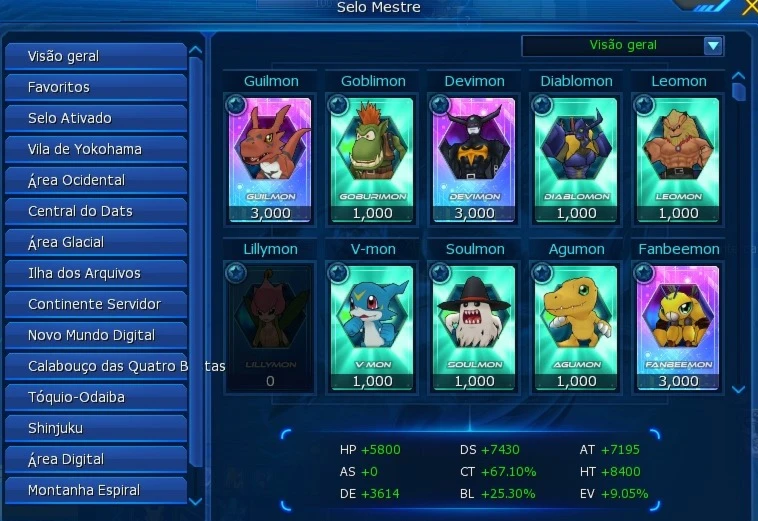Select the Diablomon seal card
Viewport: 758px width, 521px height.
577,158
